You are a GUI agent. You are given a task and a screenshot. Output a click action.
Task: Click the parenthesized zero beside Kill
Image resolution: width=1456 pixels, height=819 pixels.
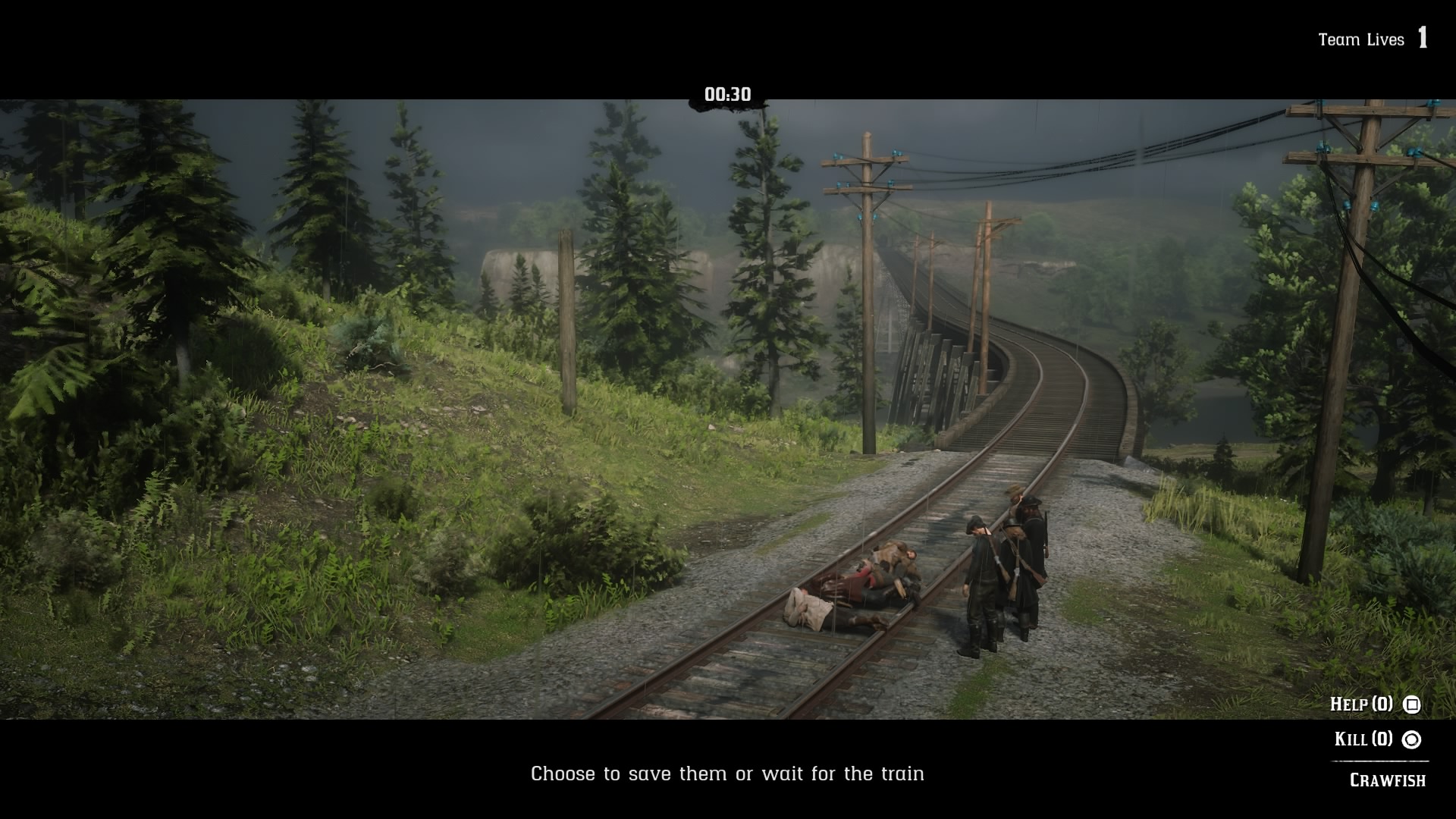coord(1382,739)
